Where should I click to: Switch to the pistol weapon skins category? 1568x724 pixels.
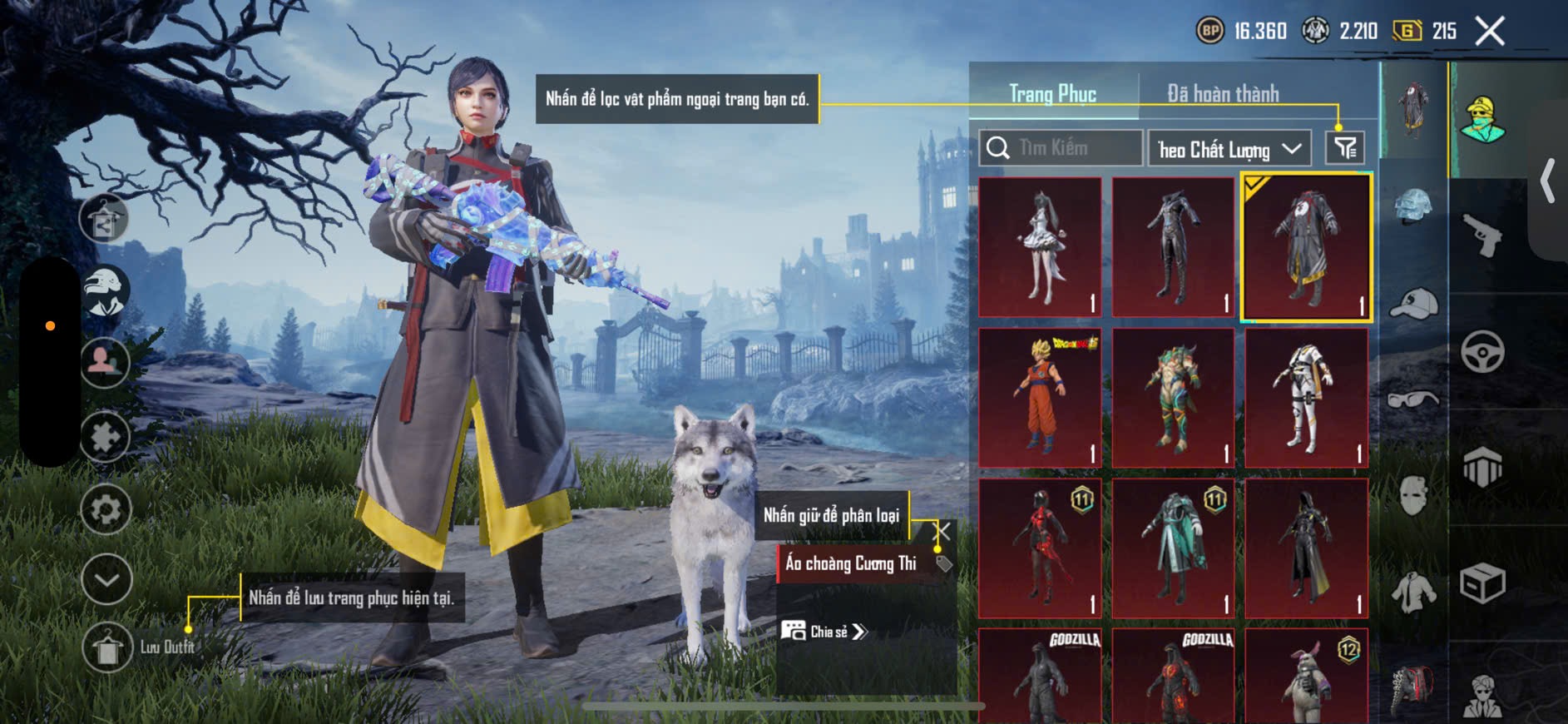[x=1482, y=236]
